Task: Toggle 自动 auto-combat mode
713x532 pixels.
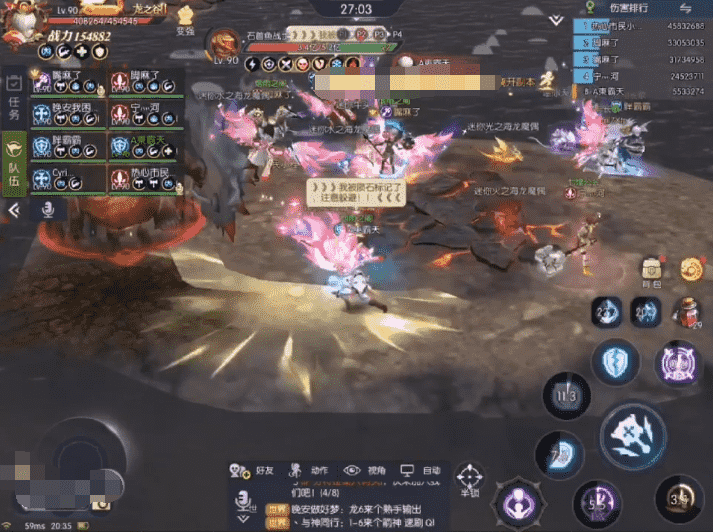Action: coord(420,471)
